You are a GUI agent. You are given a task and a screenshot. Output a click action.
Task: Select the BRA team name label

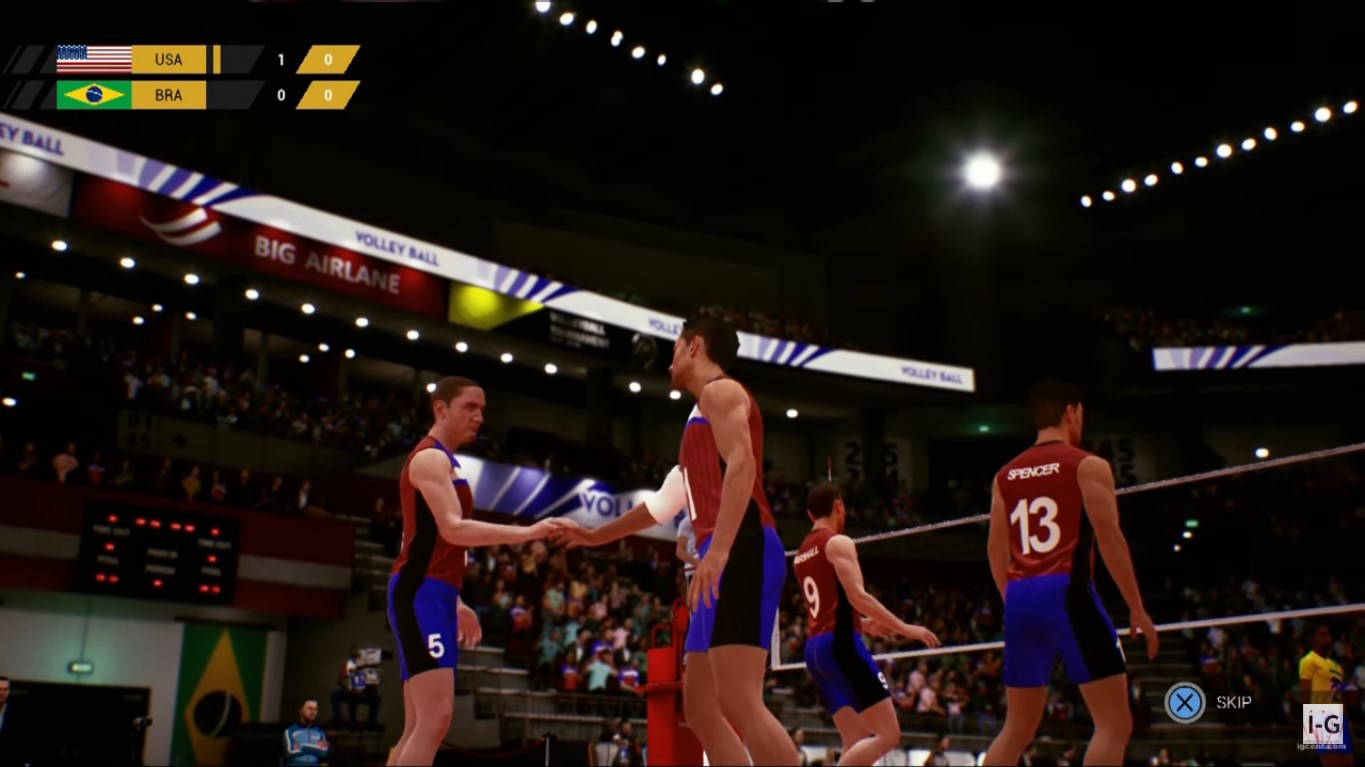pos(168,96)
